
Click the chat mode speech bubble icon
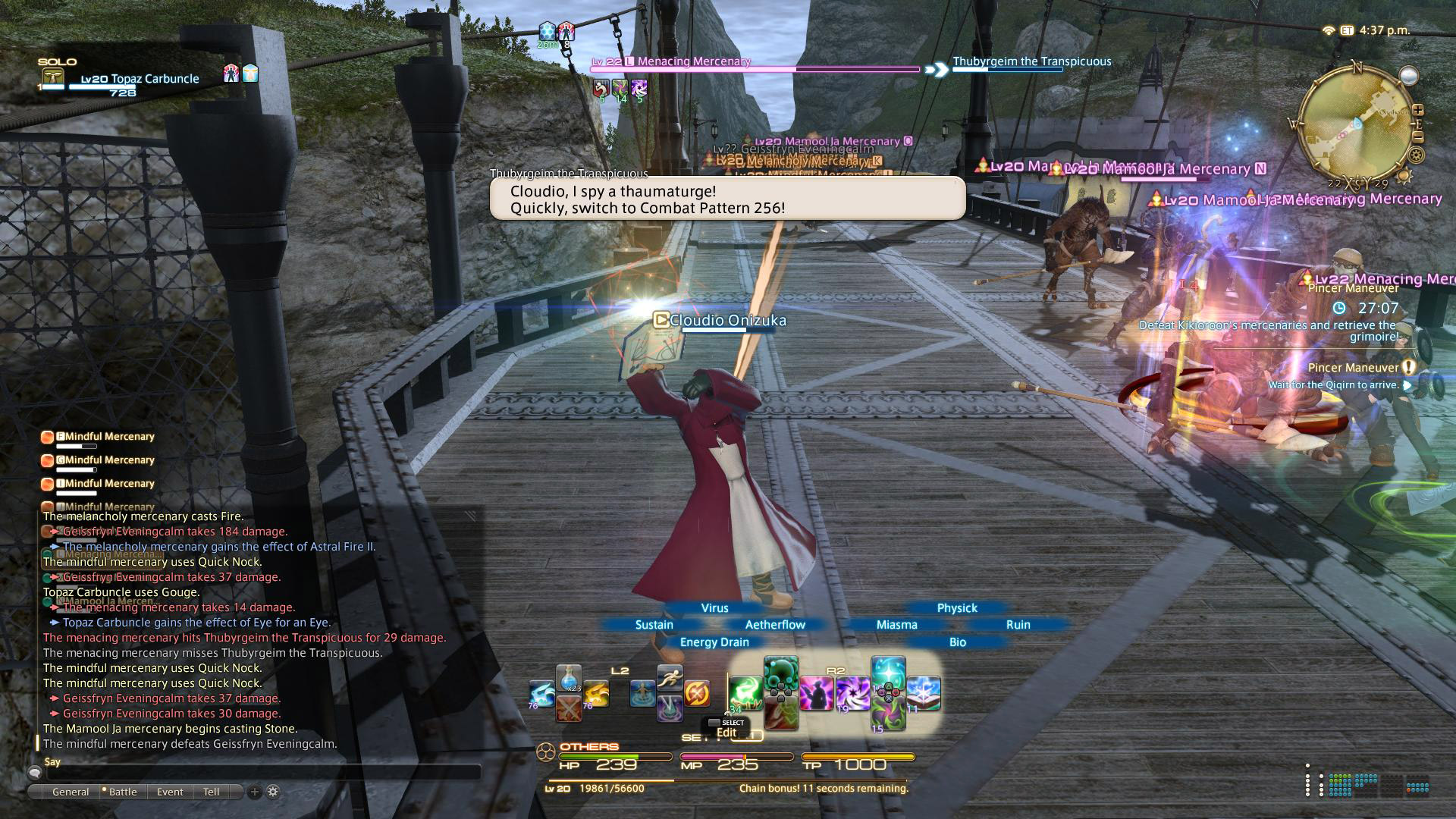pos(34,773)
